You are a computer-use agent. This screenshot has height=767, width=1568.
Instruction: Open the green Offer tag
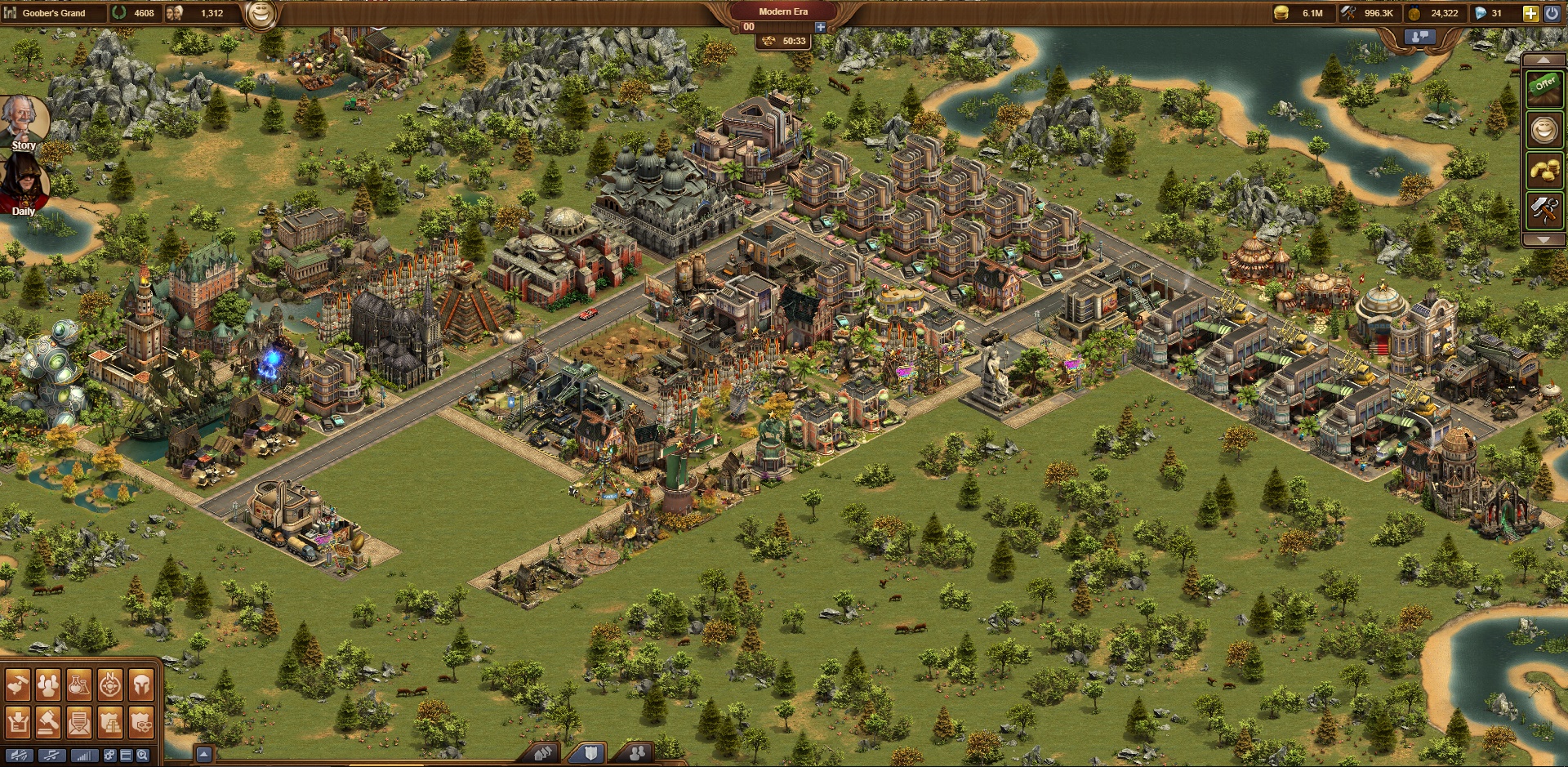[x=1544, y=86]
